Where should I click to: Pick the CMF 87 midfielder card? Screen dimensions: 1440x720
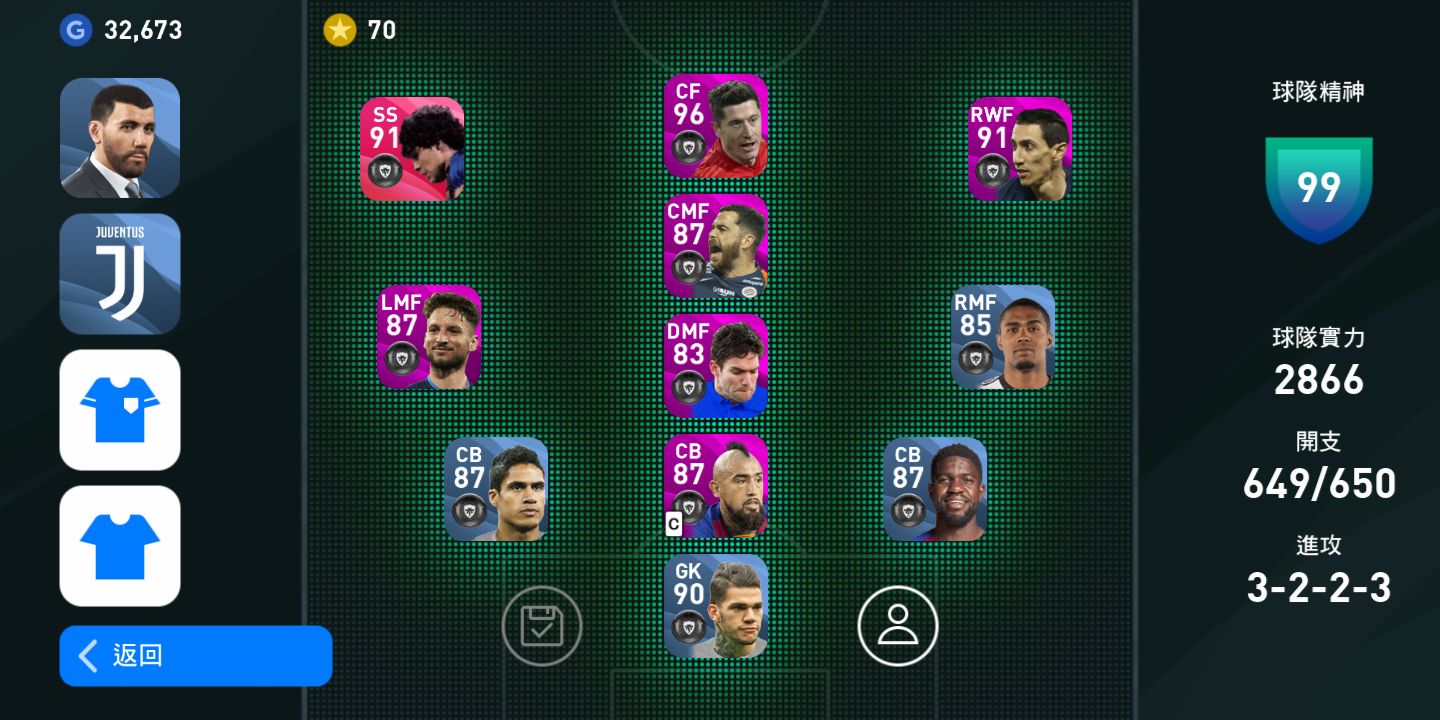716,246
